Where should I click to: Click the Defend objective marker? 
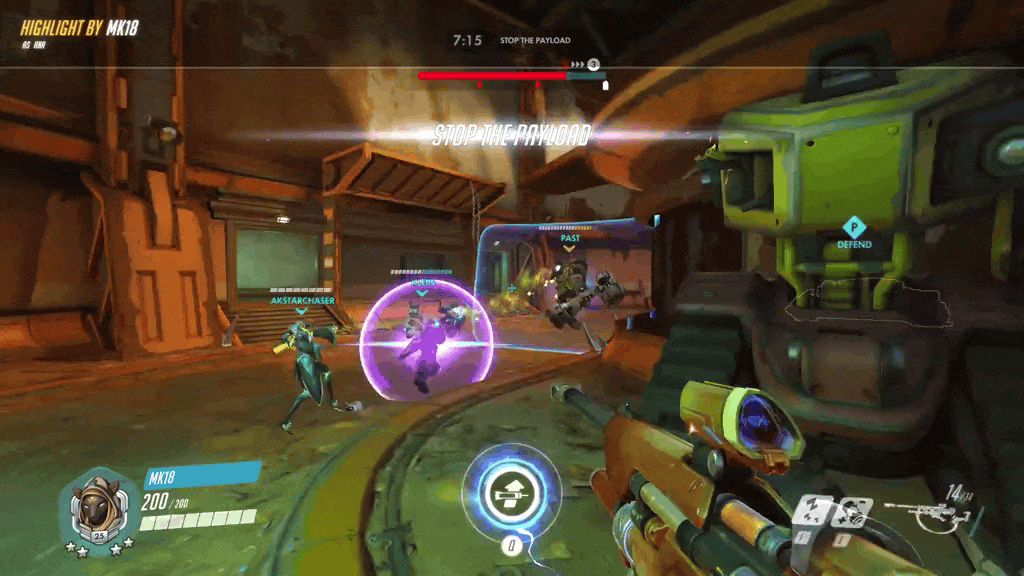[x=854, y=231]
